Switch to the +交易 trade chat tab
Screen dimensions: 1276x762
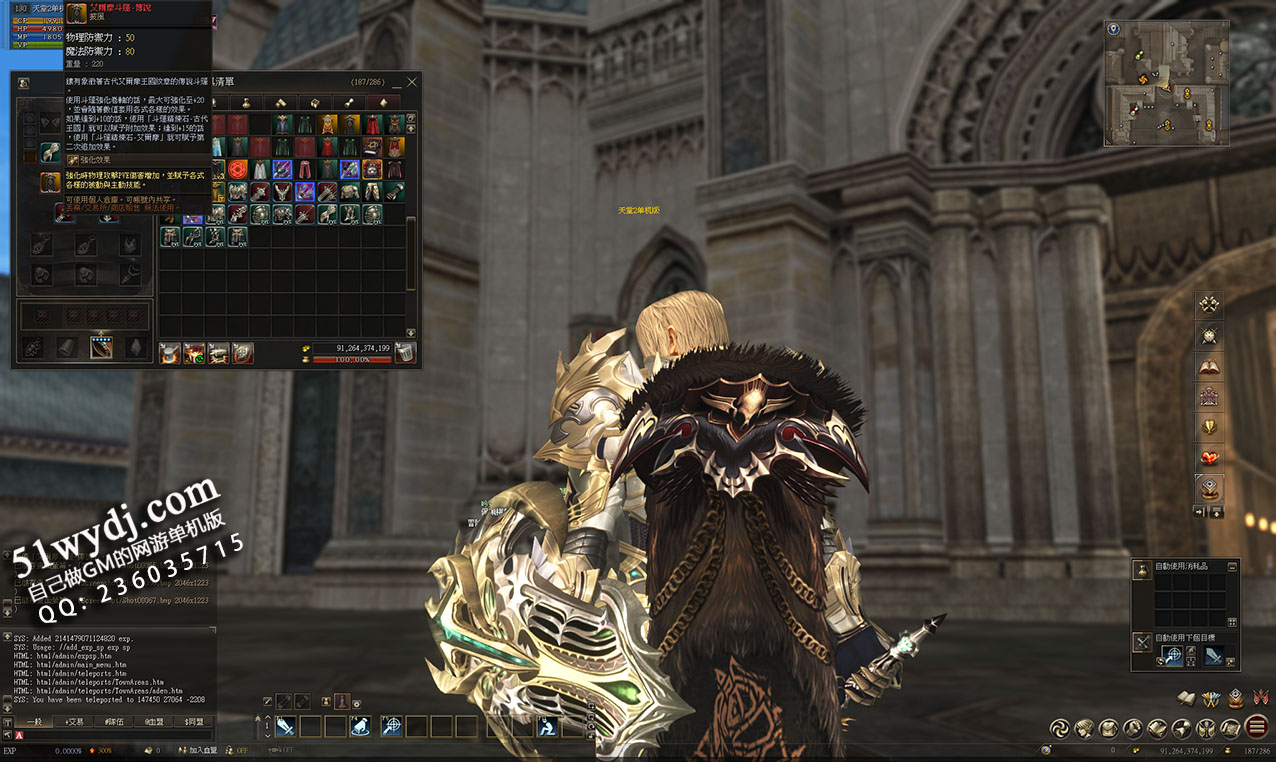coord(74,721)
